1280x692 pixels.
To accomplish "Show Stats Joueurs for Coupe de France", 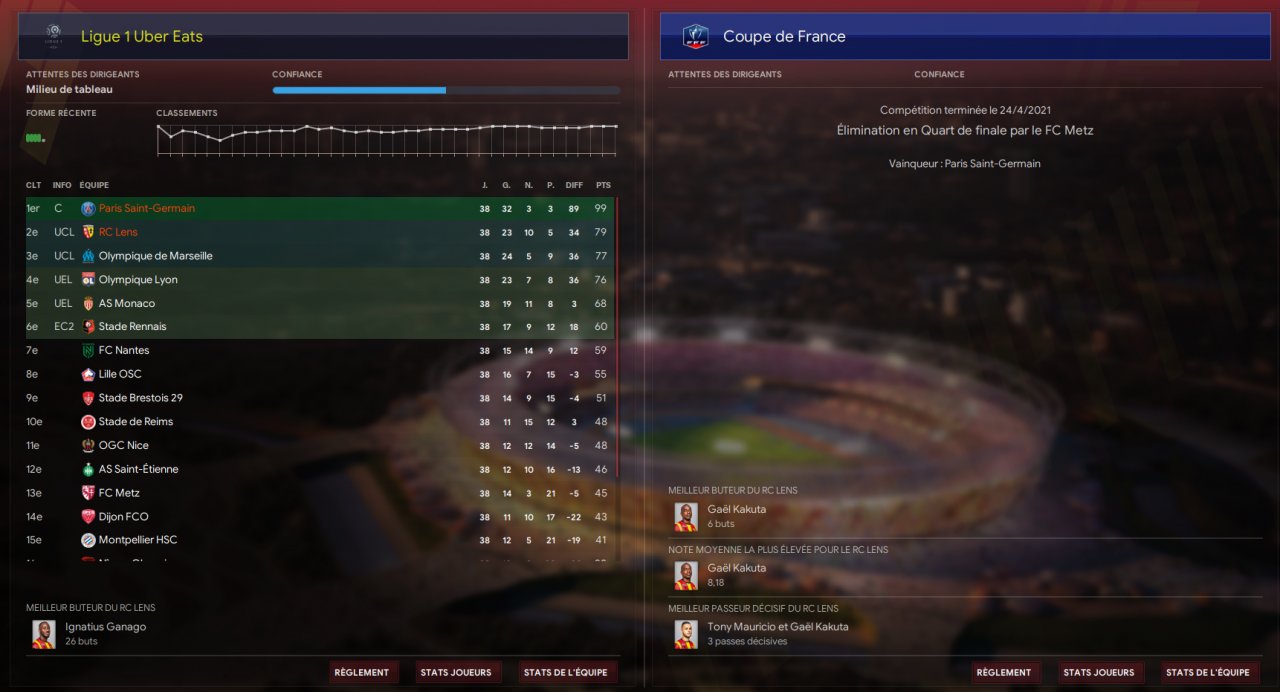I will pos(1098,672).
